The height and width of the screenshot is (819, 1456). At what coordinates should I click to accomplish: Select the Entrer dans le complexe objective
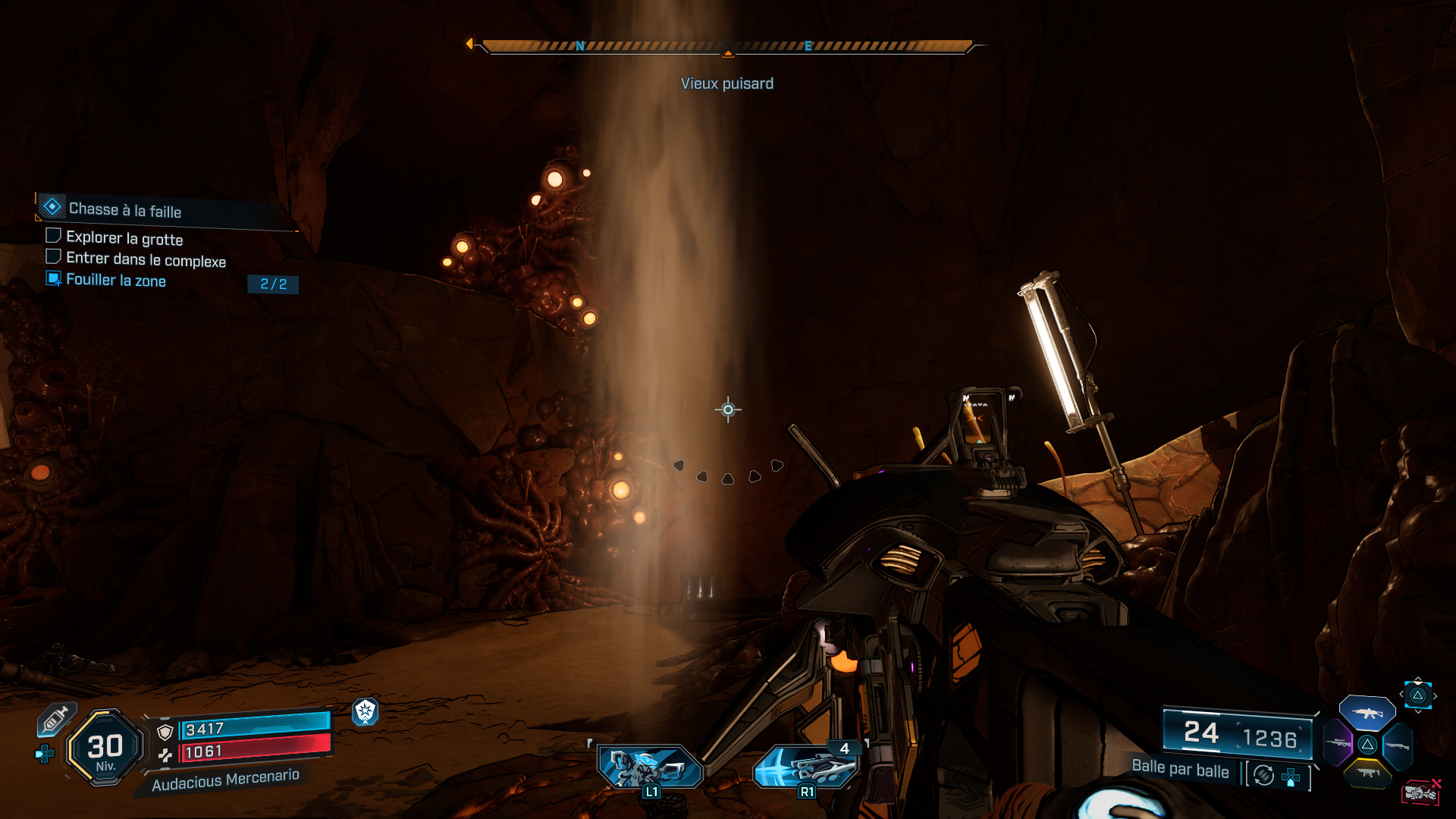click(146, 259)
